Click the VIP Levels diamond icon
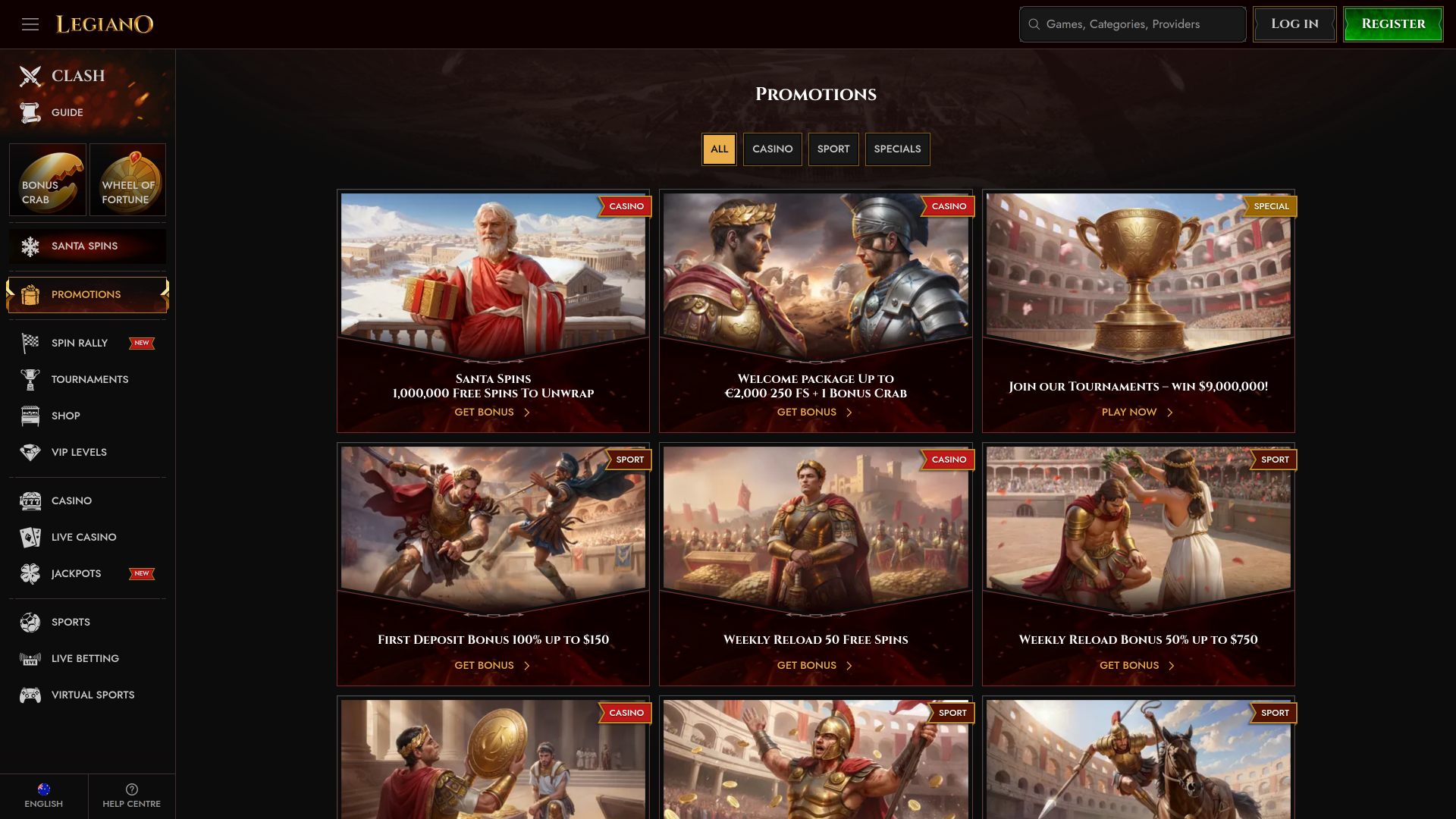The image size is (1456, 819). click(x=29, y=452)
